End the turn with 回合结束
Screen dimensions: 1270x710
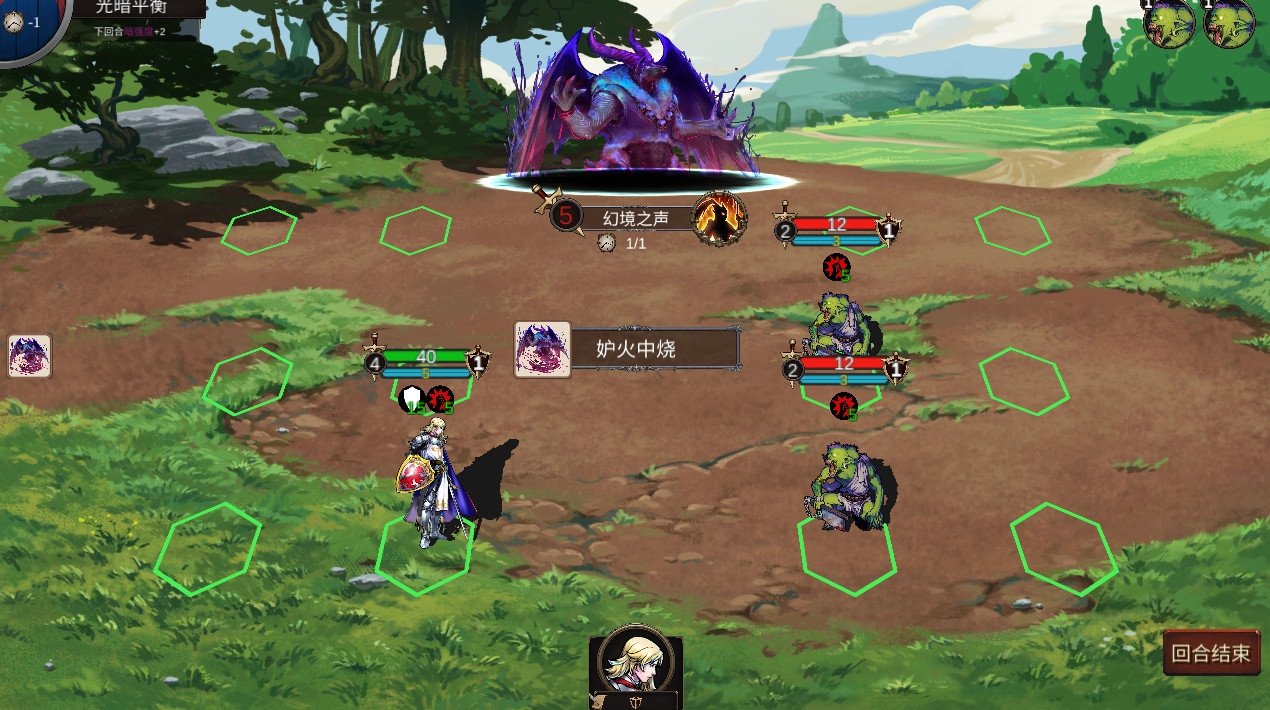coord(1211,653)
